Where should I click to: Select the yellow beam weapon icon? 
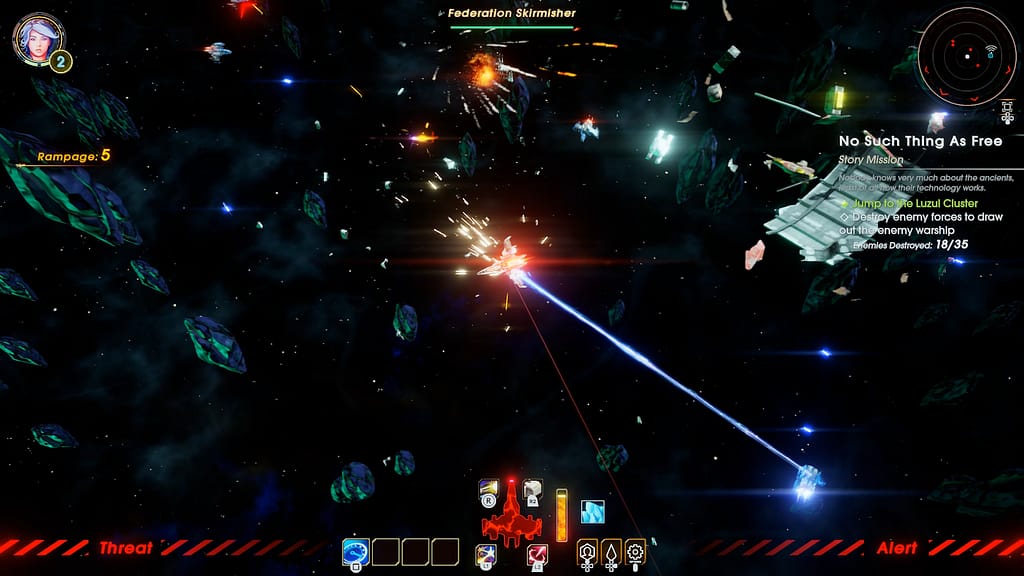[489, 490]
